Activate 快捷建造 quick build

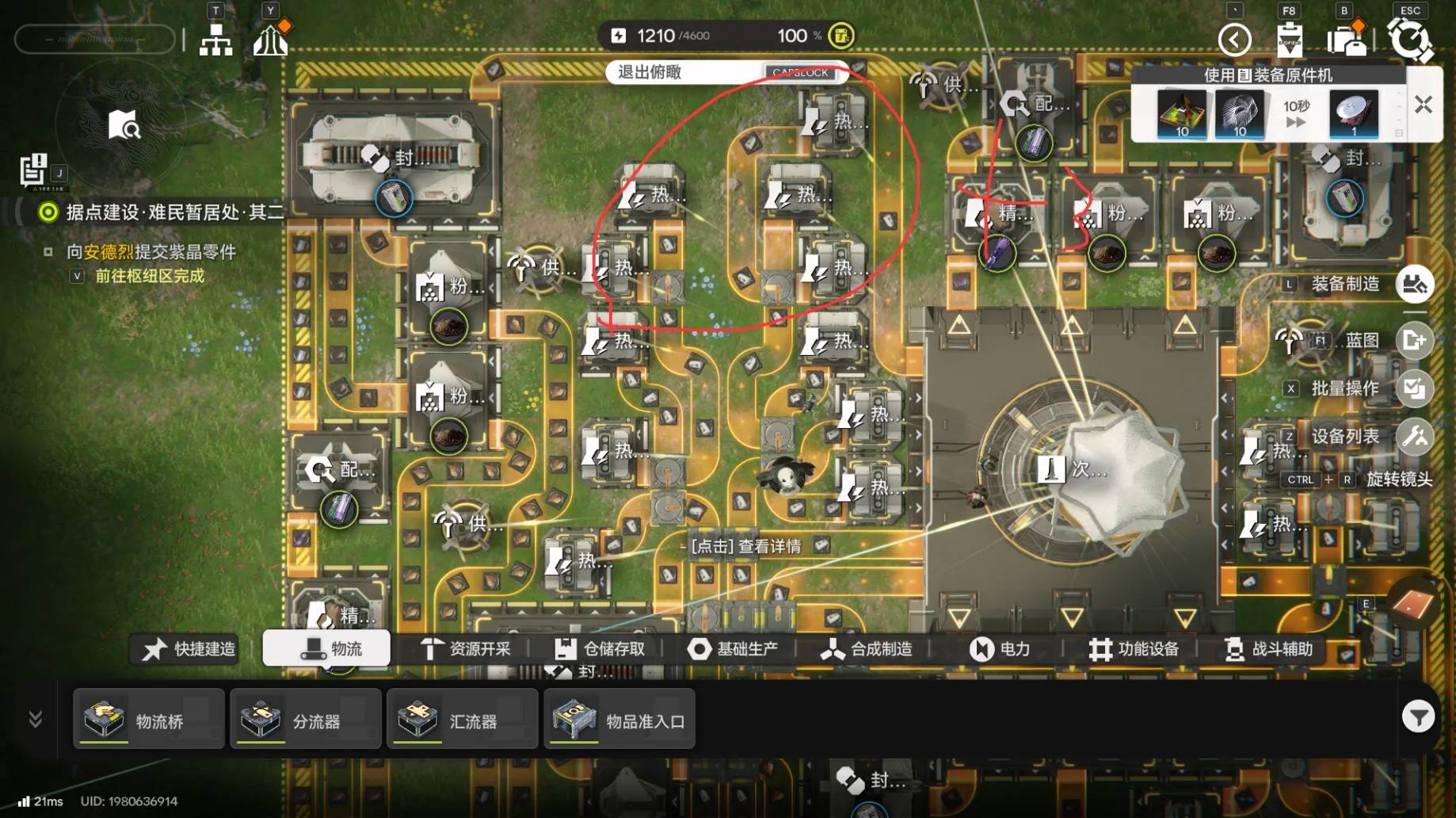click(189, 649)
